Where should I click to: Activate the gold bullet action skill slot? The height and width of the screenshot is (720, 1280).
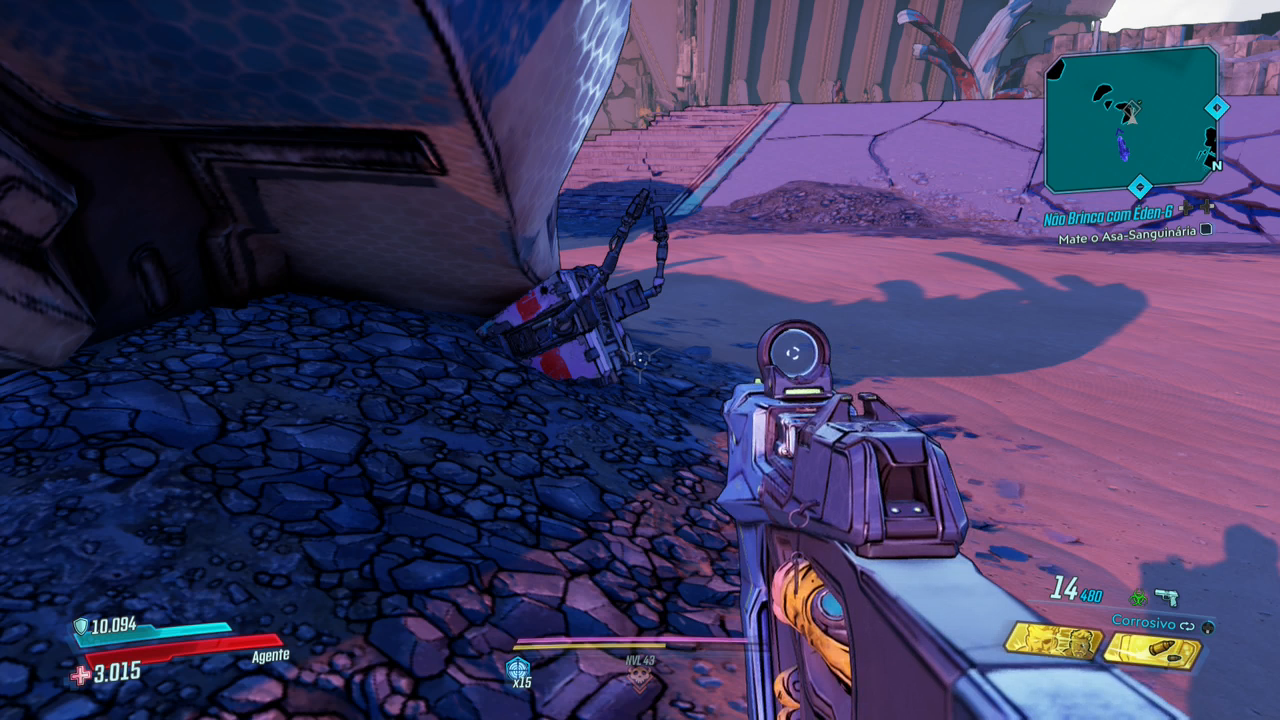coord(1151,651)
